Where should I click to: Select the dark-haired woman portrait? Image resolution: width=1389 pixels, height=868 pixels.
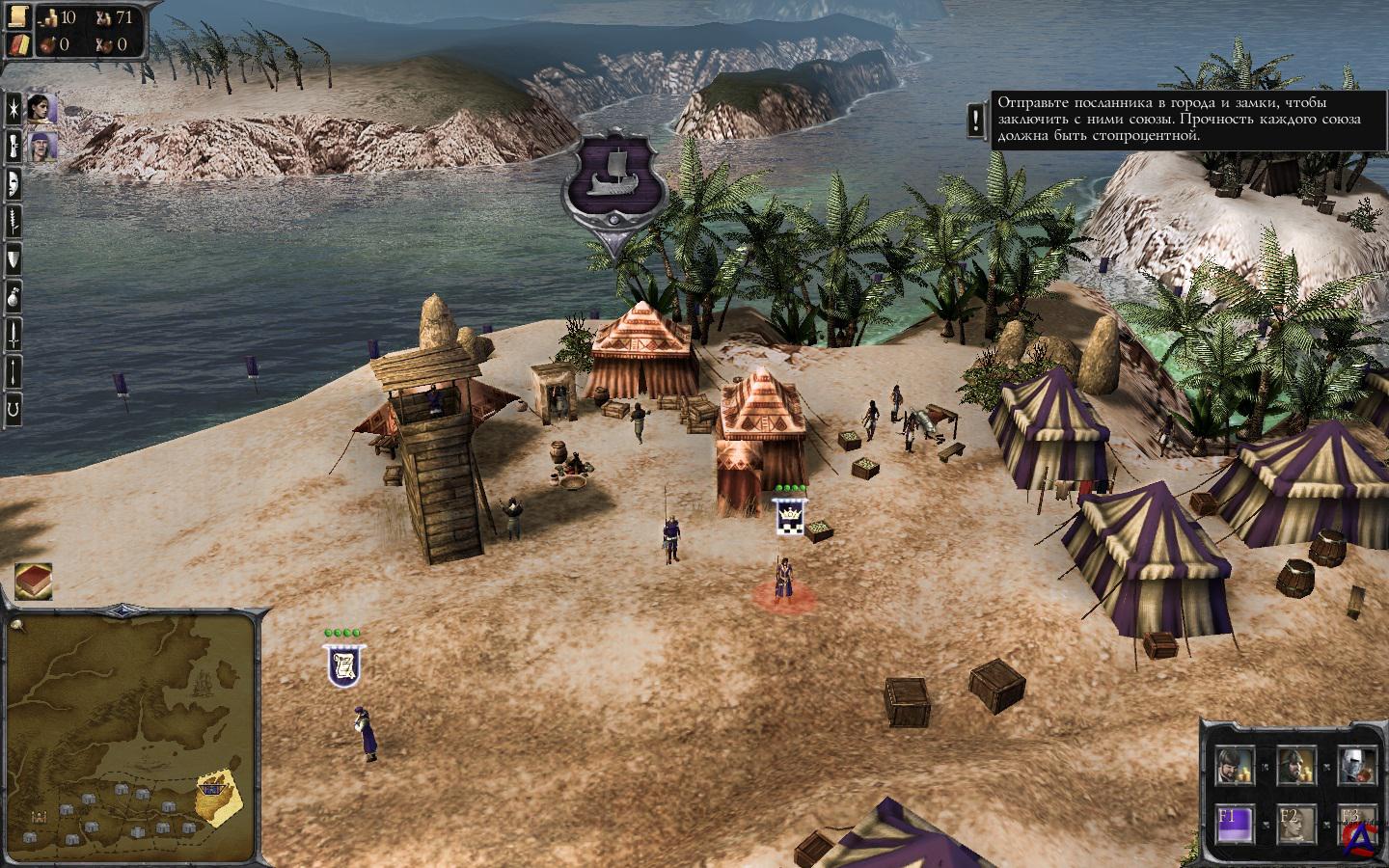point(41,109)
